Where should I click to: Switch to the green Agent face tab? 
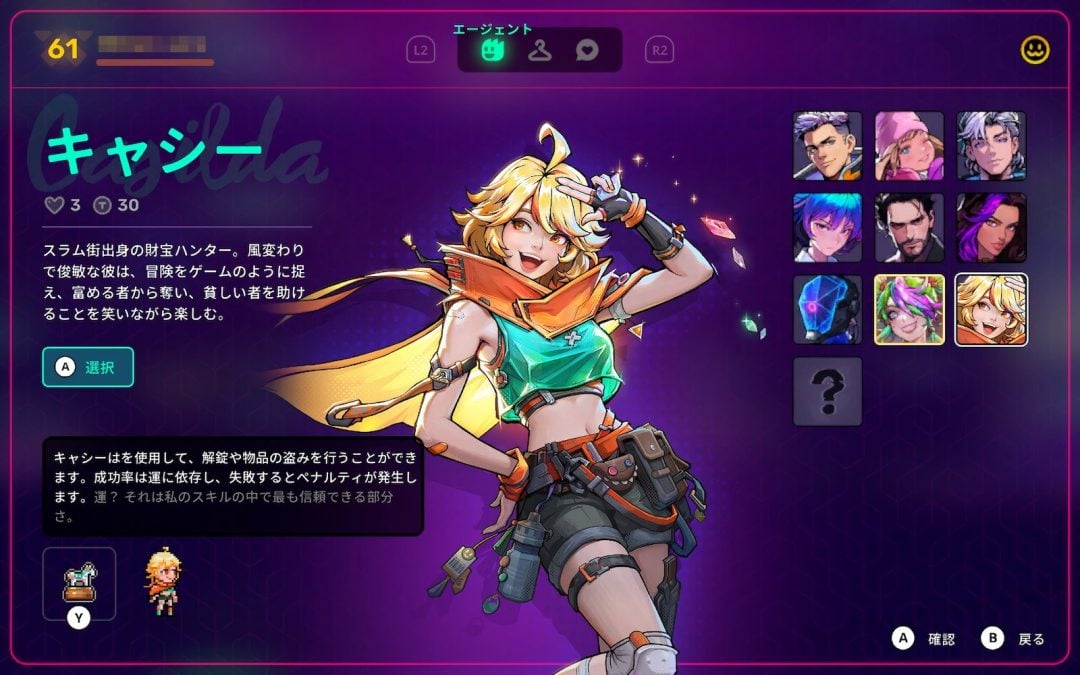pos(491,49)
